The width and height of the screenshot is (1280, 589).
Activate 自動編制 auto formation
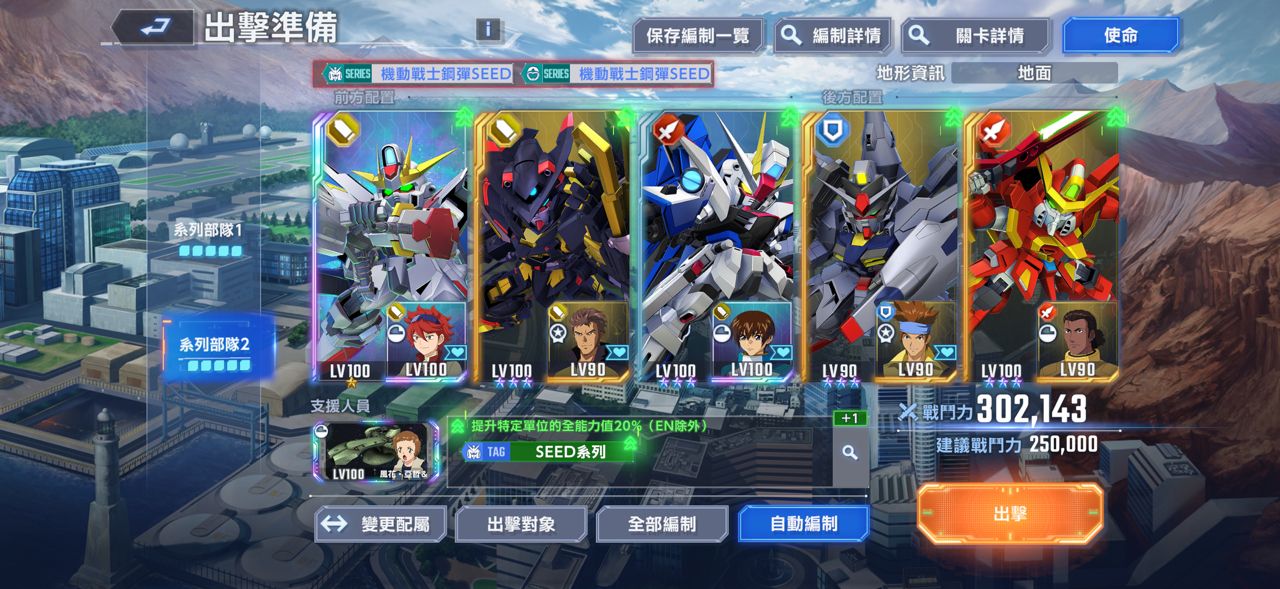803,524
